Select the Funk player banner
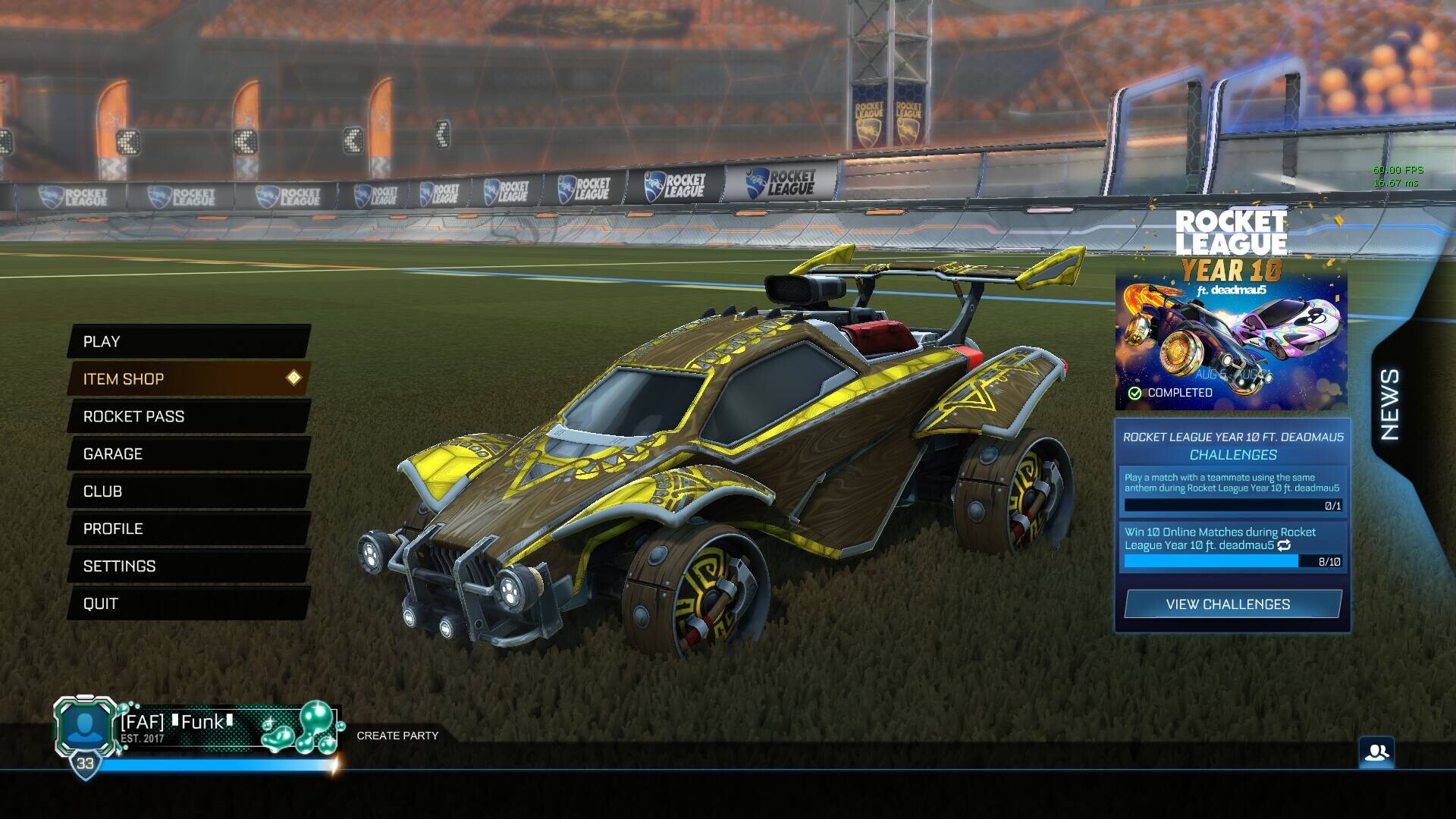The height and width of the screenshot is (819, 1456). [x=227, y=728]
